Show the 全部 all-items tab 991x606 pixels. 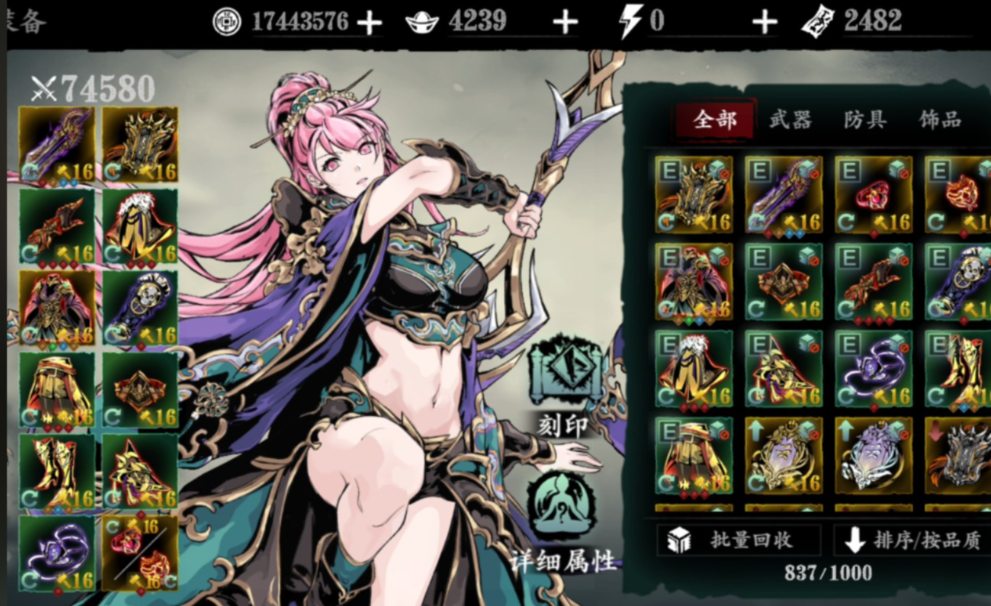point(714,120)
